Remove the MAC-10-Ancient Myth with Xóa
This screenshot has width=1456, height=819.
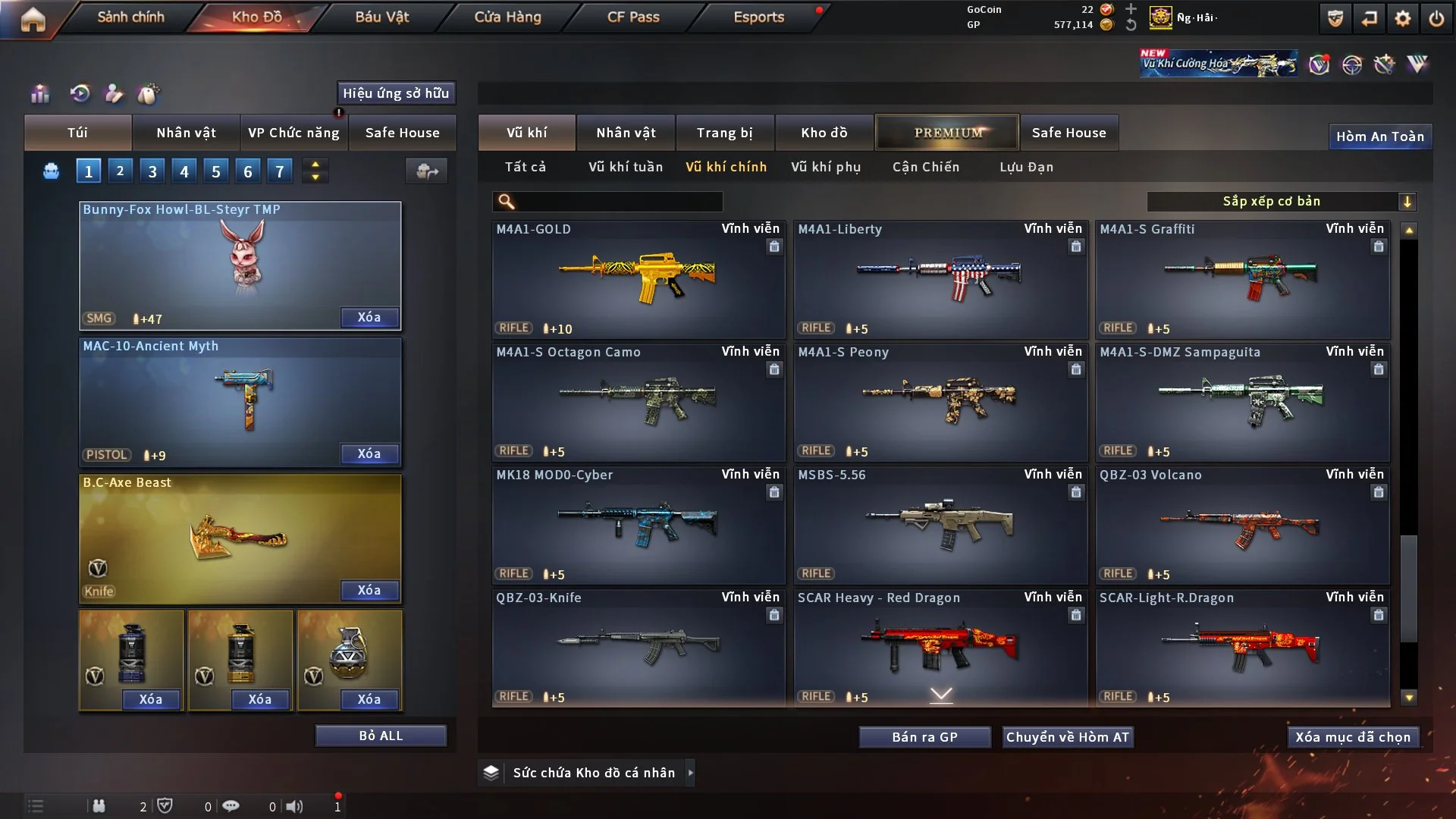pos(369,453)
